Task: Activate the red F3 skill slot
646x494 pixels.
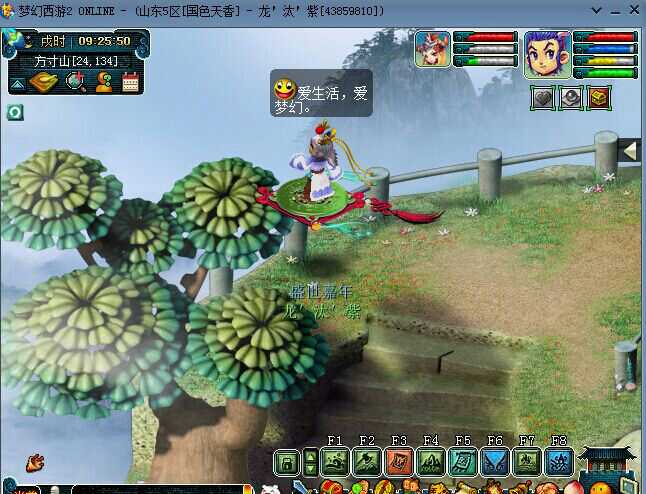Action: 399,462
